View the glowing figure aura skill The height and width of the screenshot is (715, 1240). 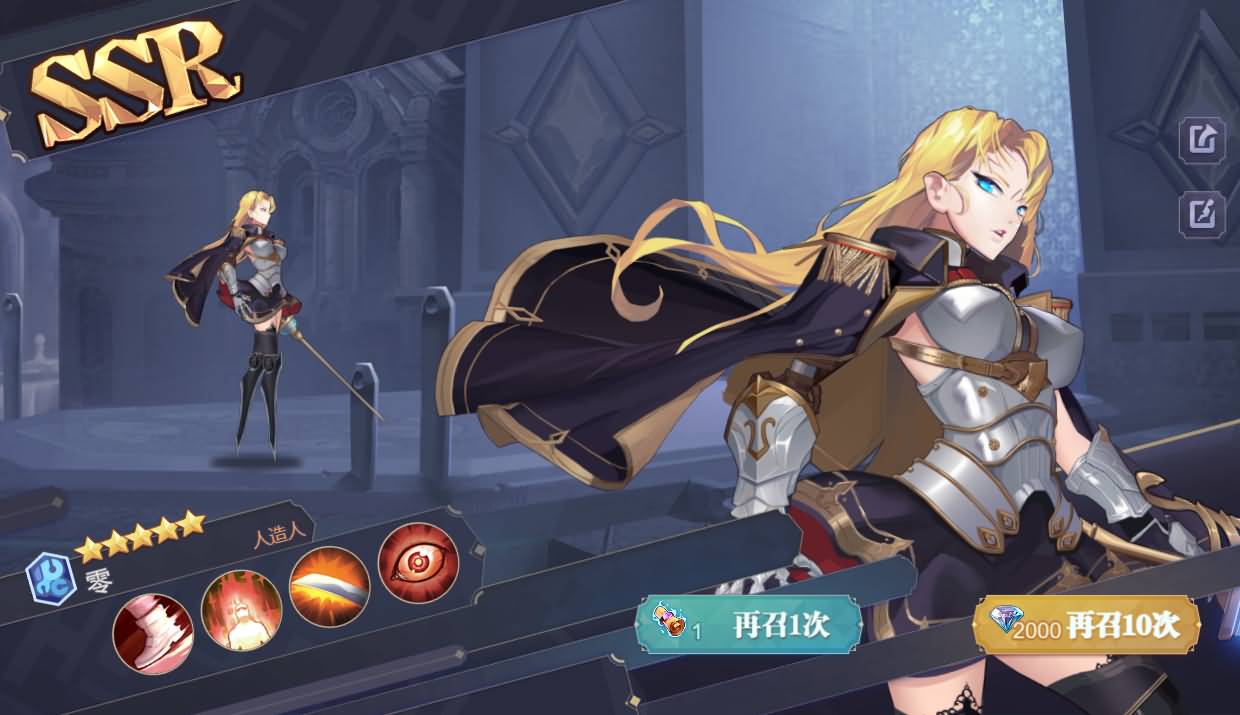[241, 610]
